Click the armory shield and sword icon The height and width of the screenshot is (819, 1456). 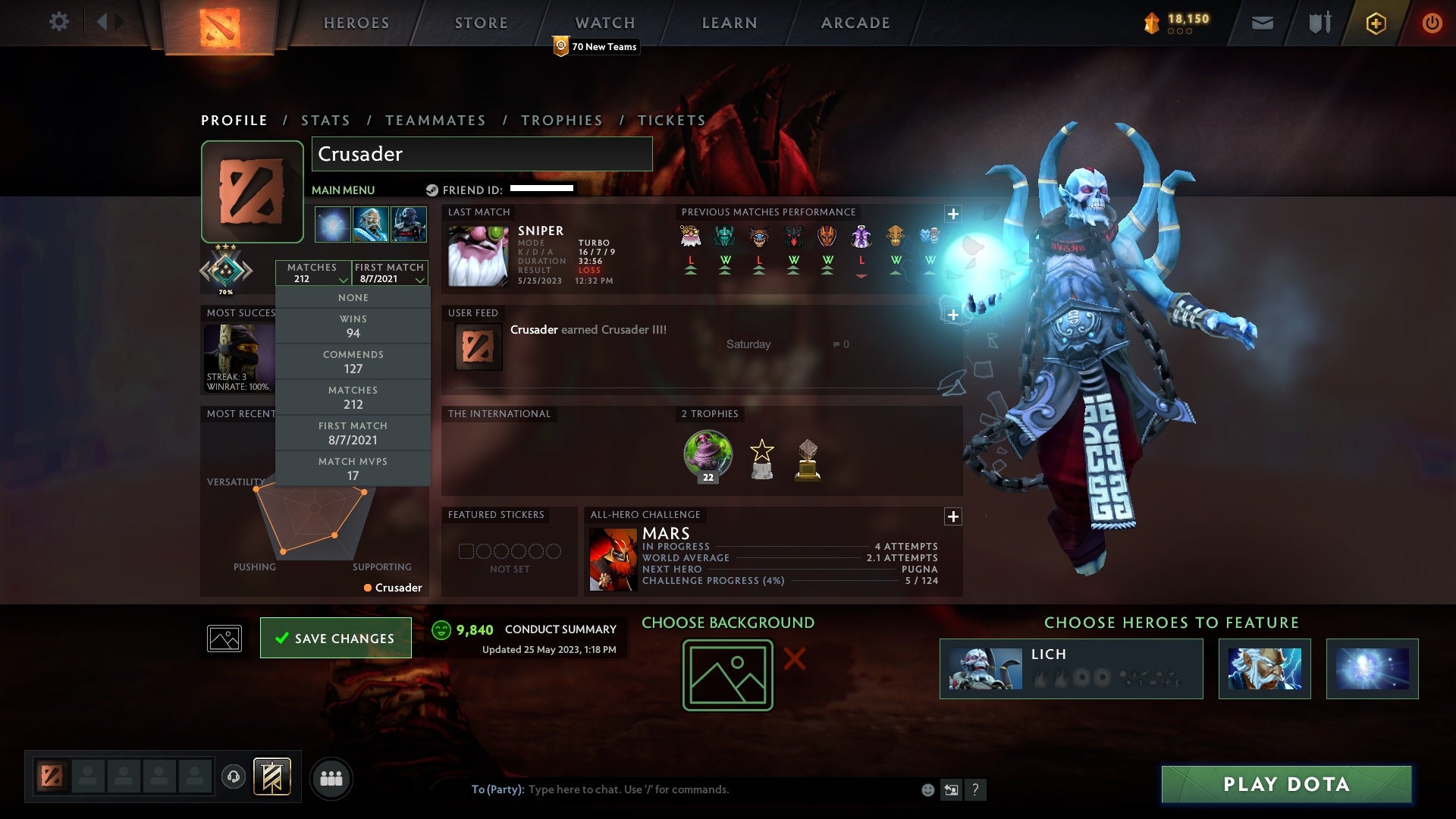pyautogui.click(x=1319, y=23)
